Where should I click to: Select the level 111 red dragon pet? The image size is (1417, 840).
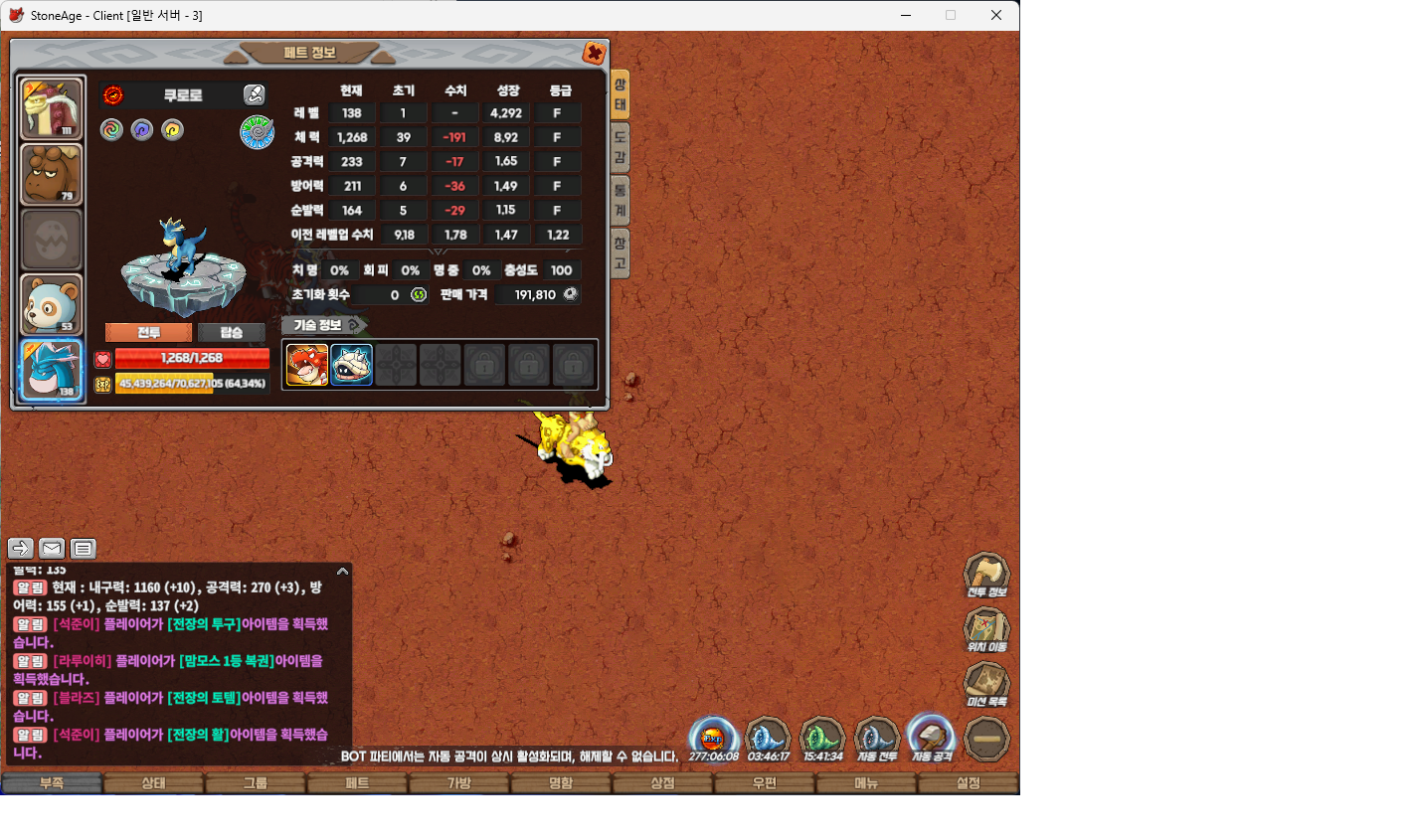tap(52, 109)
